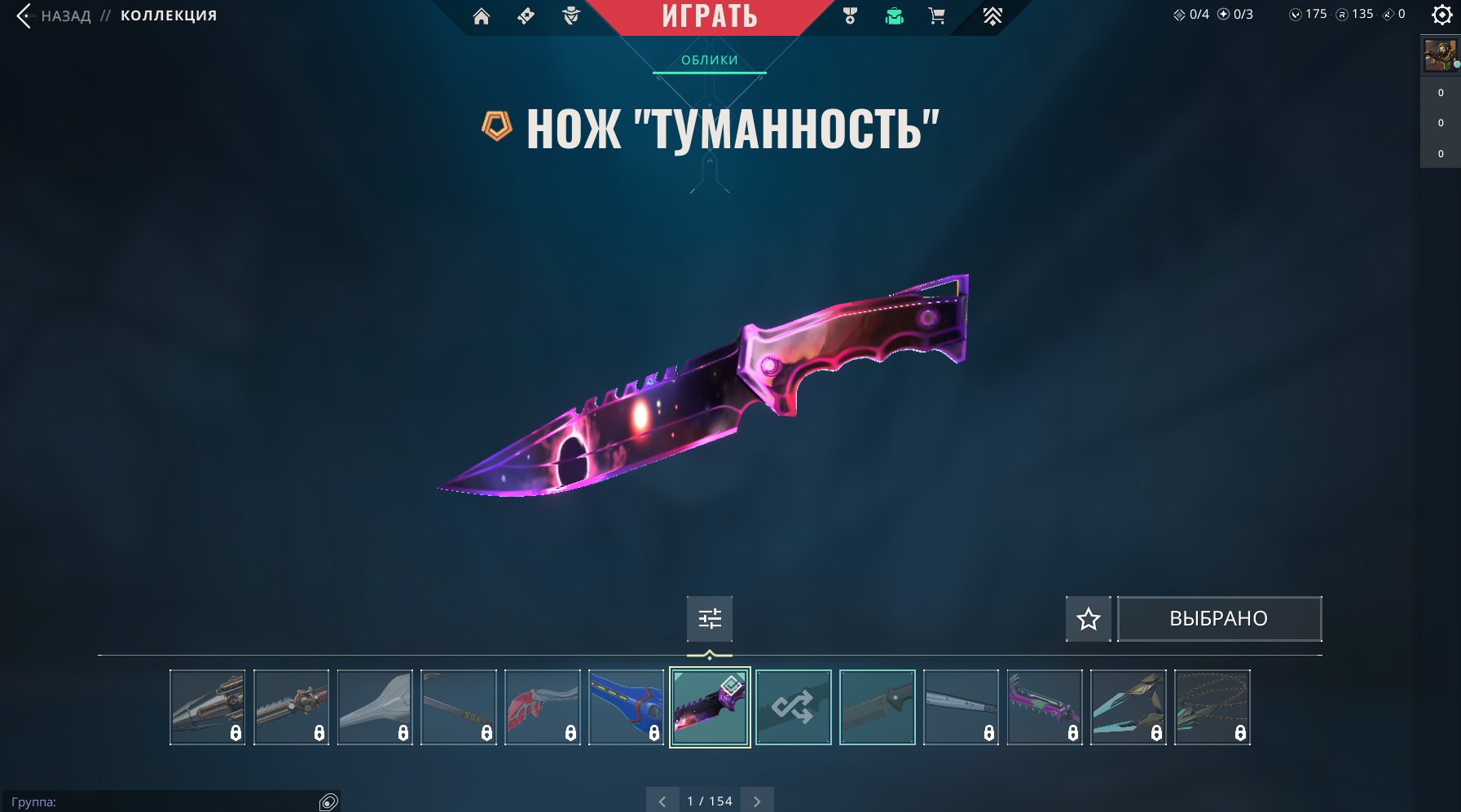Image resolution: width=1461 pixels, height=812 pixels.
Task: Toggle the group filter icon near Группа
Action: point(330,801)
